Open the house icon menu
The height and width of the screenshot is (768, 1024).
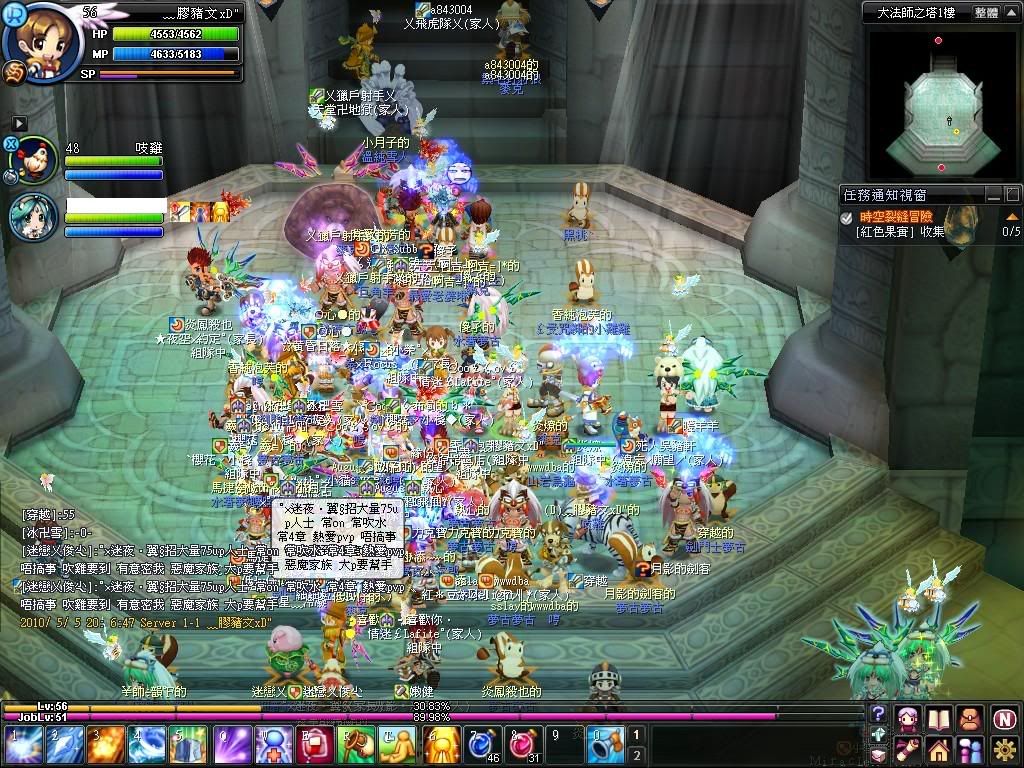(x=938, y=748)
